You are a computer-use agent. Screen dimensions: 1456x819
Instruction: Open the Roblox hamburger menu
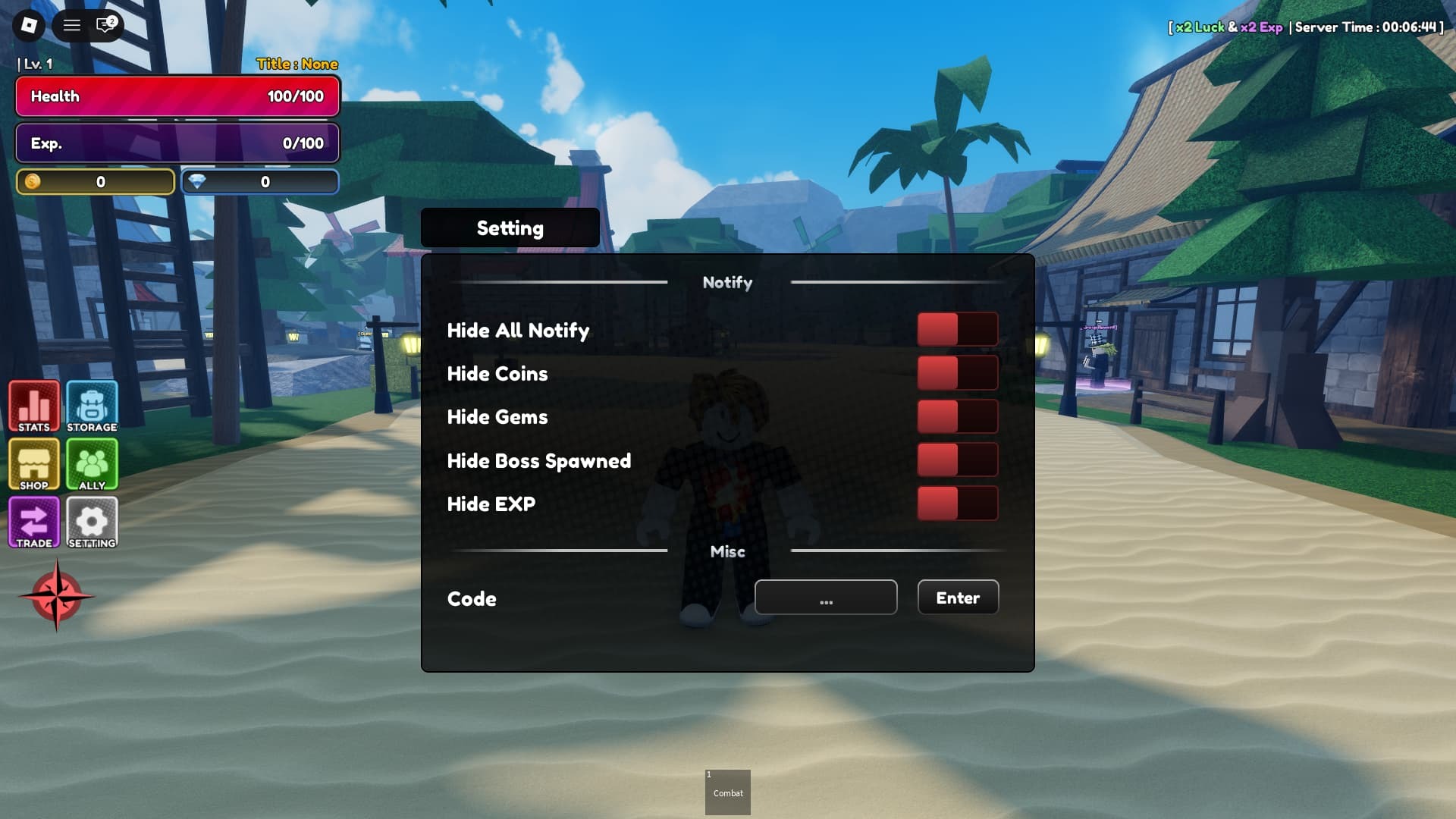(x=72, y=25)
